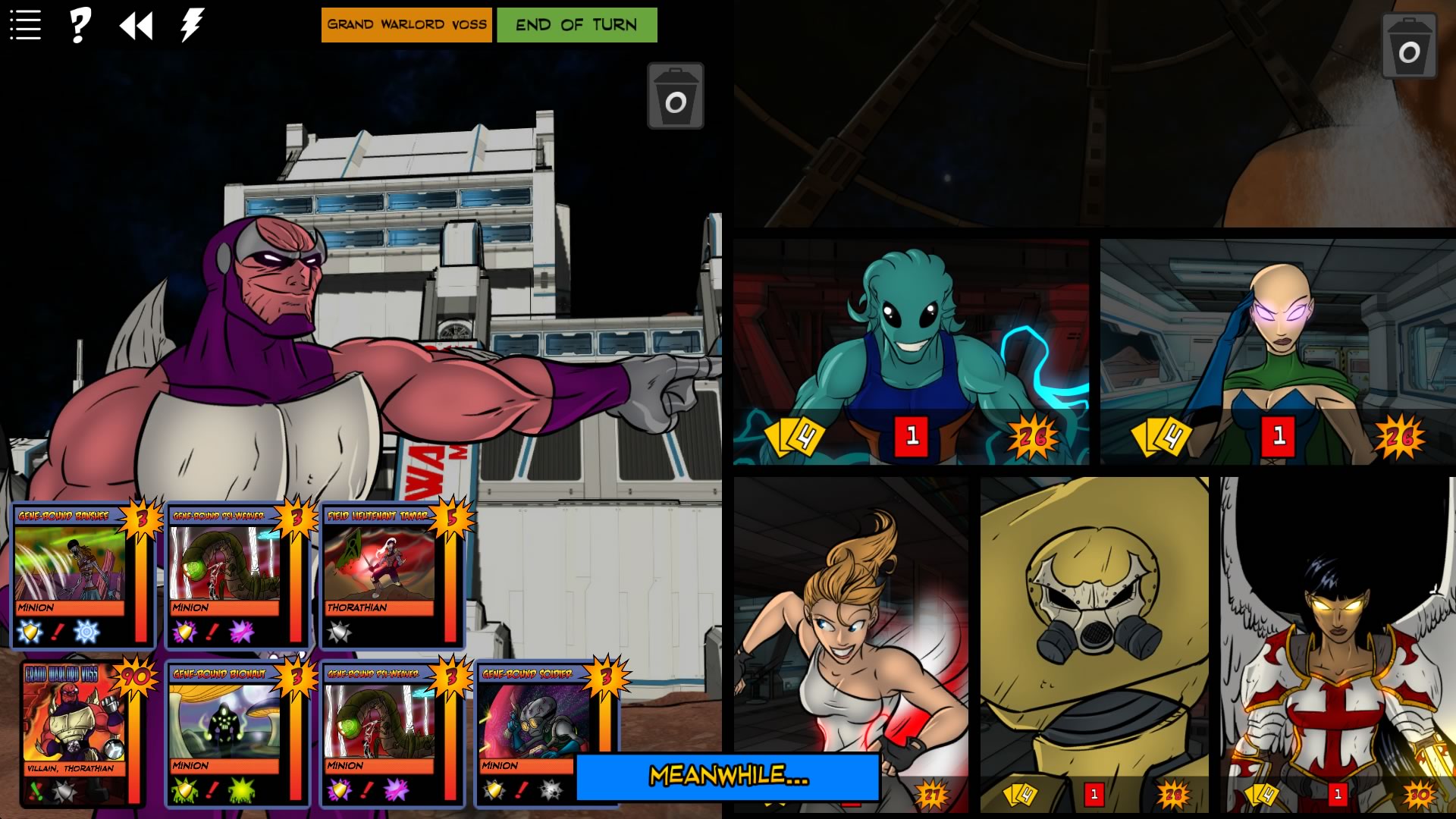1456x819 pixels.
Task: Click the Grand Warlord Voss nameplate
Action: click(406, 24)
